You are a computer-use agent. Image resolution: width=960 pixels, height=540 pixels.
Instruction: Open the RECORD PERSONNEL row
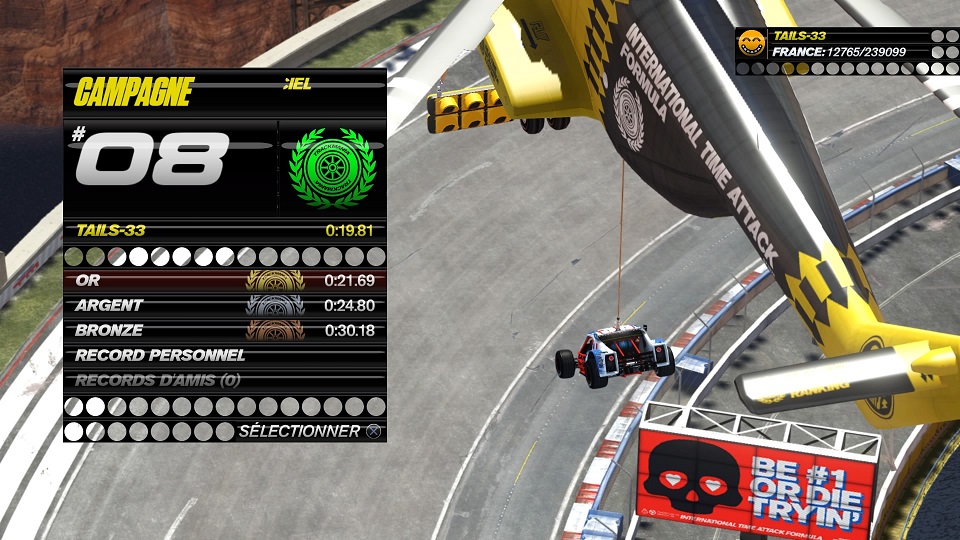224,355
